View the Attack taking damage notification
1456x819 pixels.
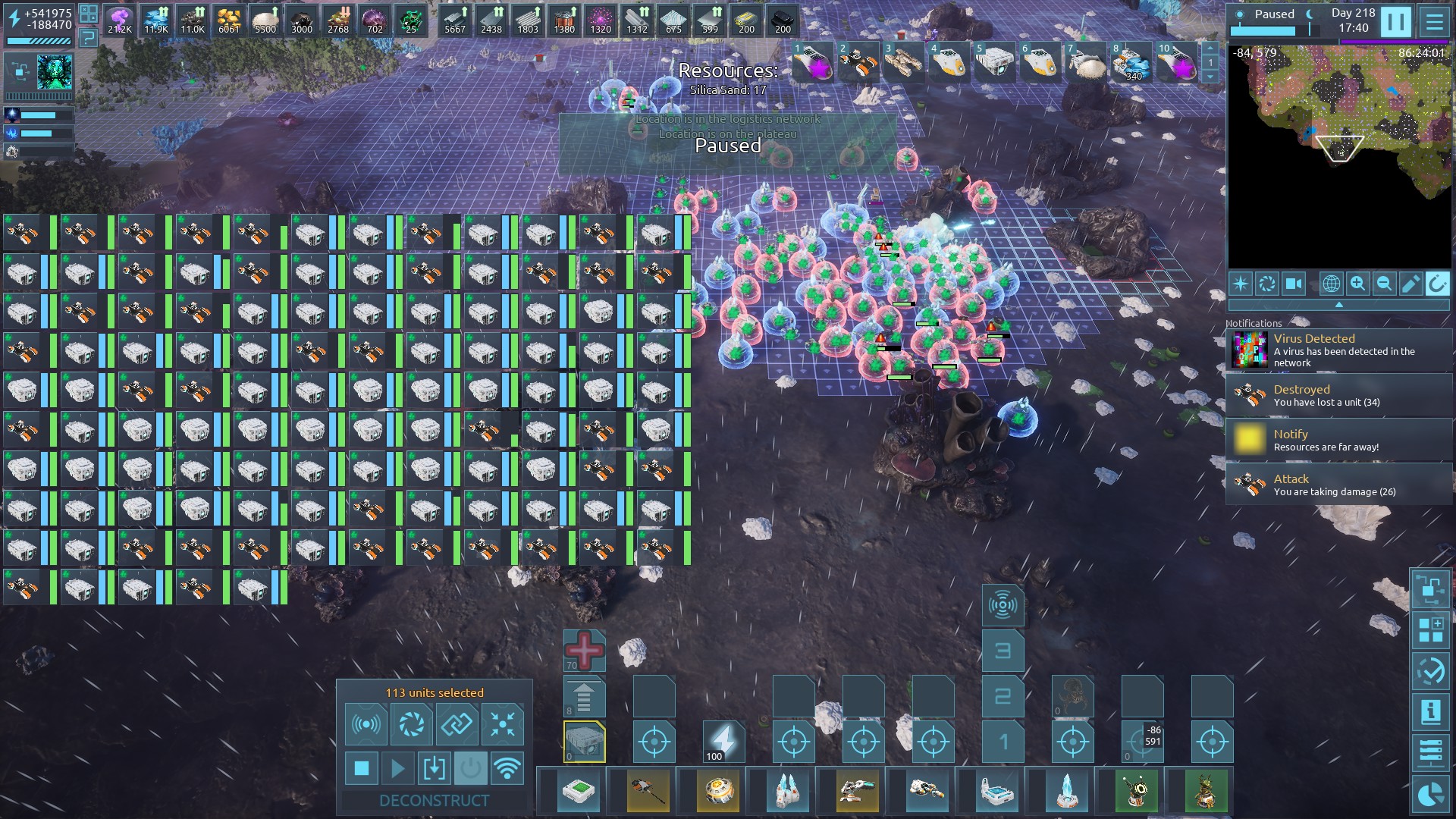1339,485
